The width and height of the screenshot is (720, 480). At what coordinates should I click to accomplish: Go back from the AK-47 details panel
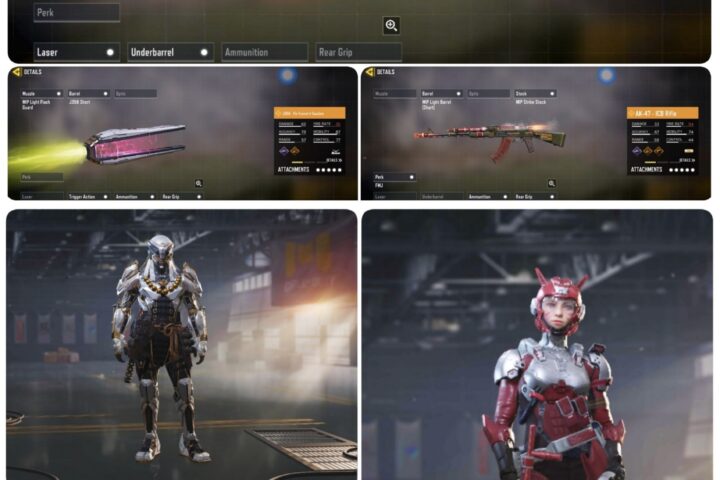pyautogui.click(x=369, y=72)
